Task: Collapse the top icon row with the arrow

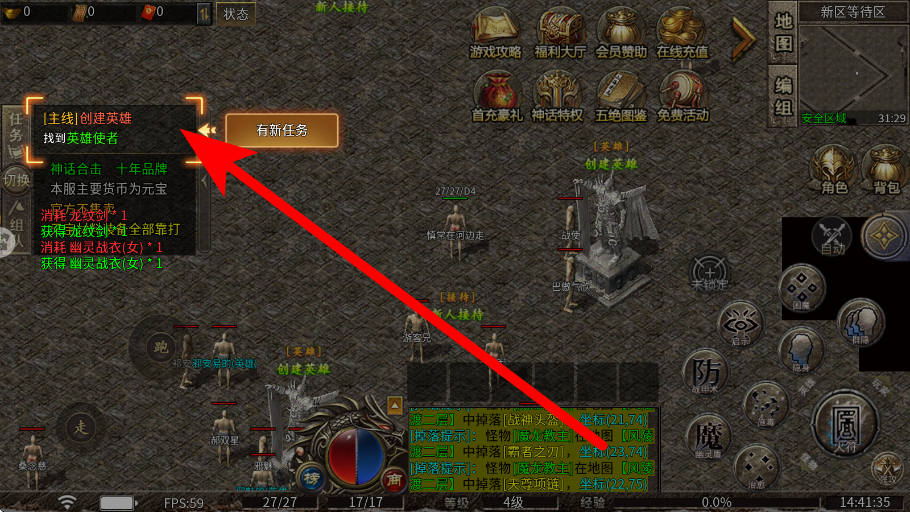Action: click(x=742, y=40)
